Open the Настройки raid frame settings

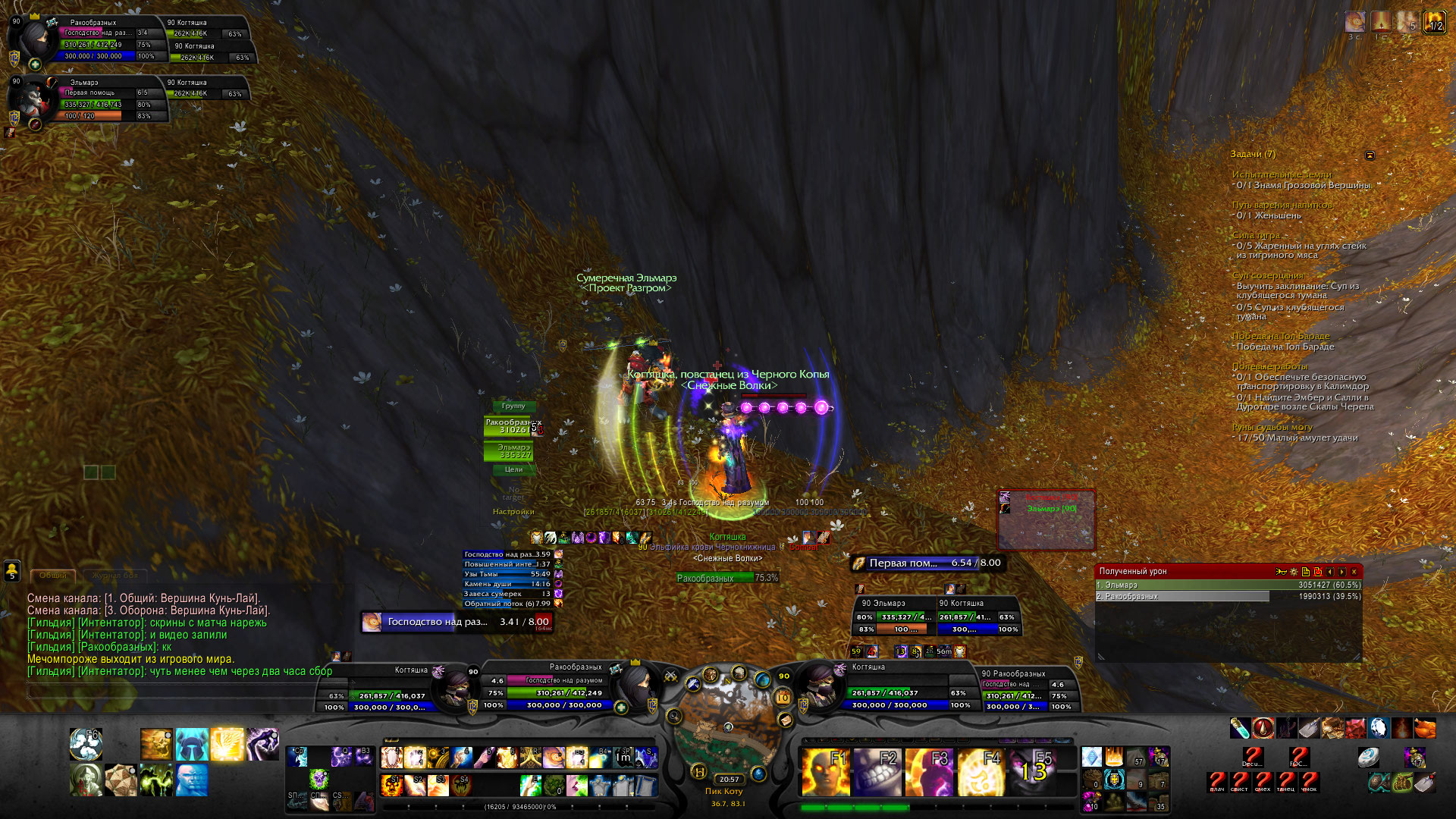coord(513,512)
